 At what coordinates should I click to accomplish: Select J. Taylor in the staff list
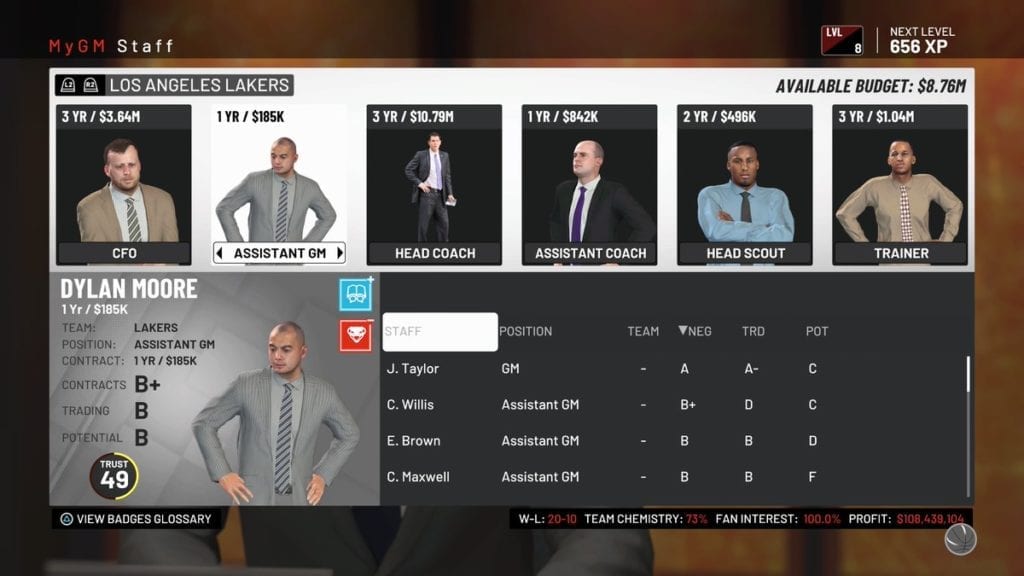(413, 369)
